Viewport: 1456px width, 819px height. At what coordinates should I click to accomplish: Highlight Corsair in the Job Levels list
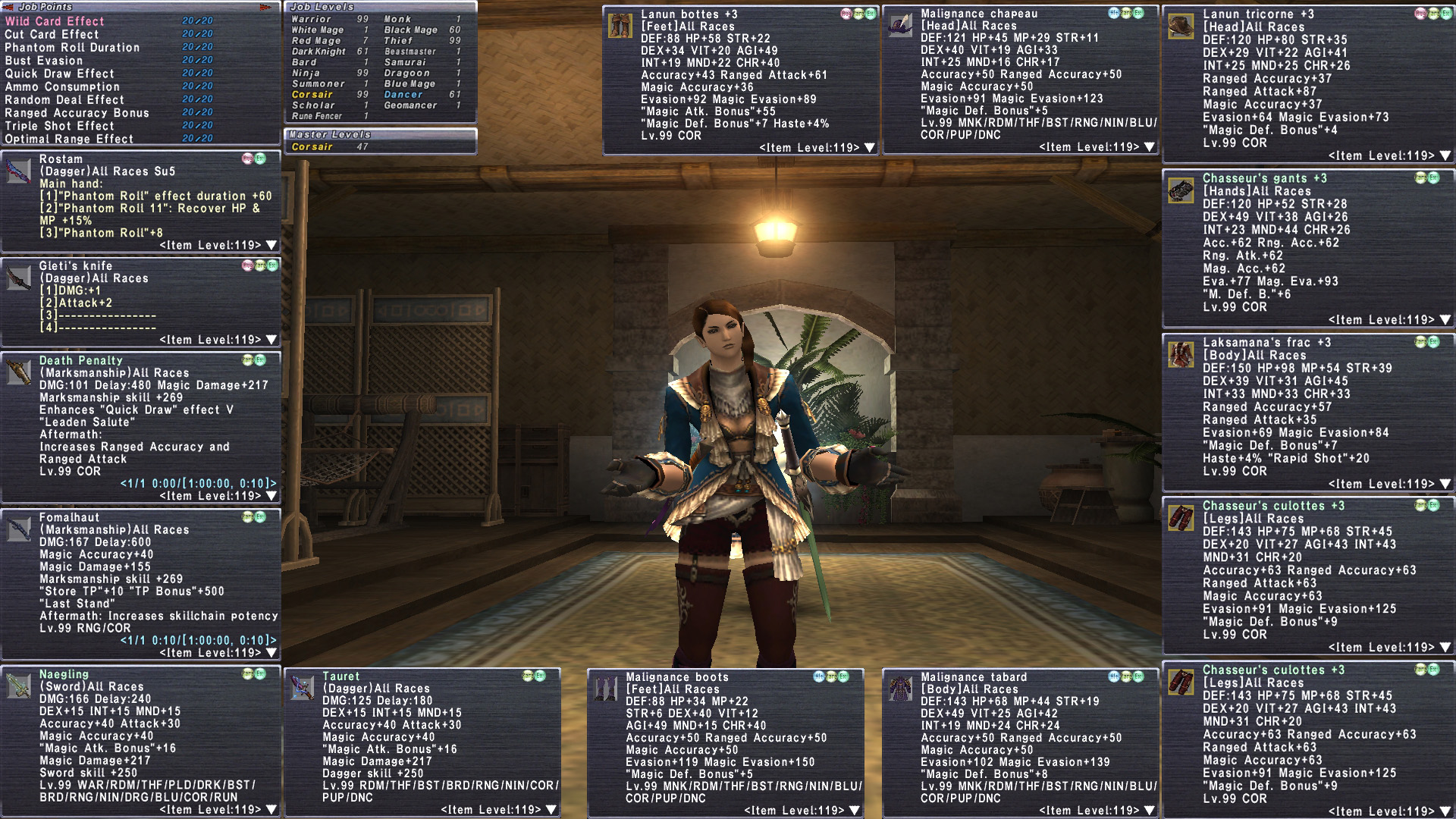point(312,95)
